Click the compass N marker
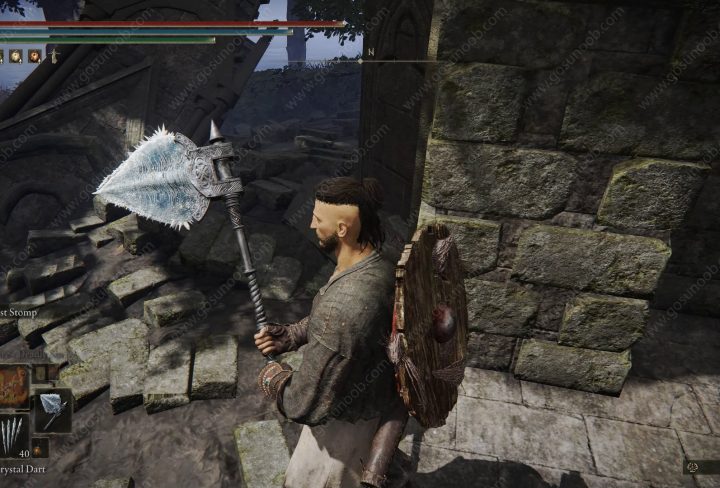 (x=370, y=52)
